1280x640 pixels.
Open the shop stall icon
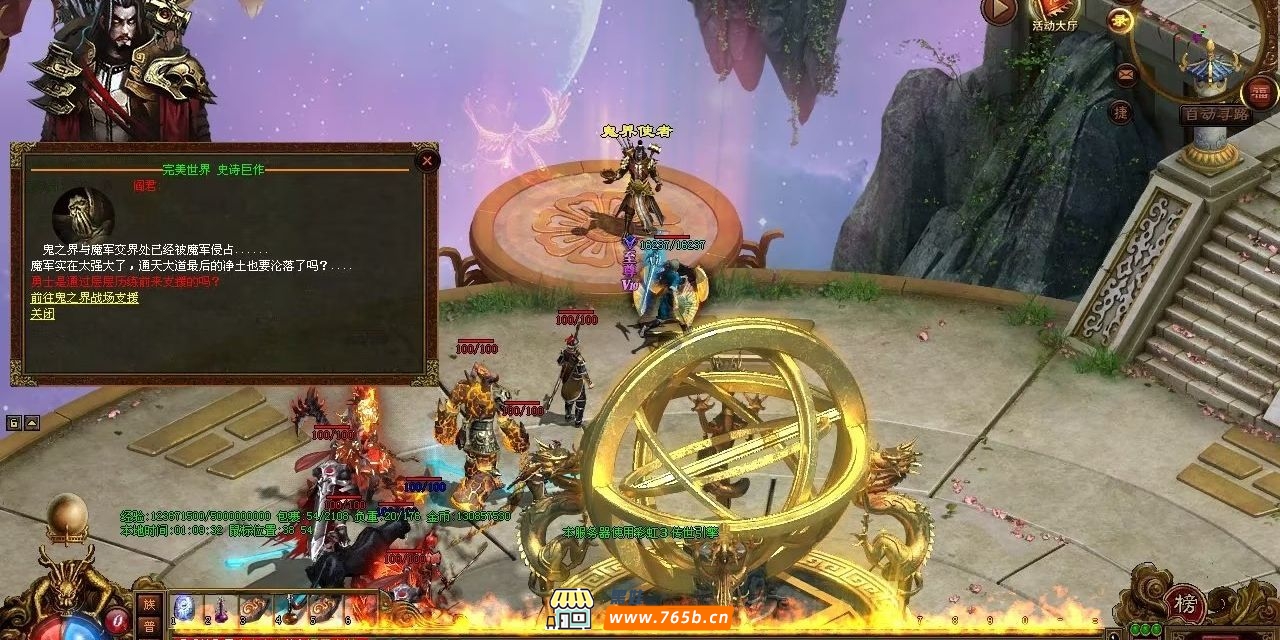[570, 609]
